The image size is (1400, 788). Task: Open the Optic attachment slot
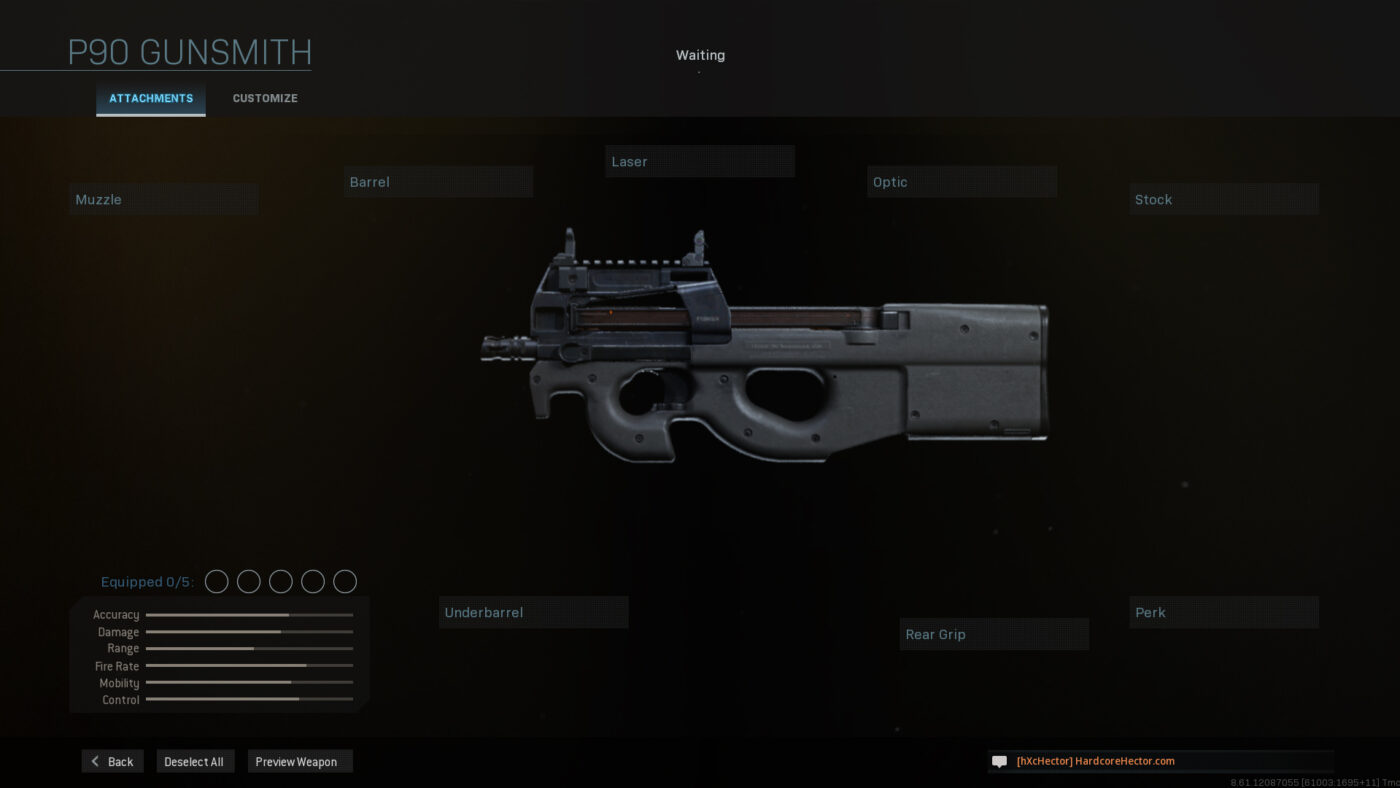[962, 181]
